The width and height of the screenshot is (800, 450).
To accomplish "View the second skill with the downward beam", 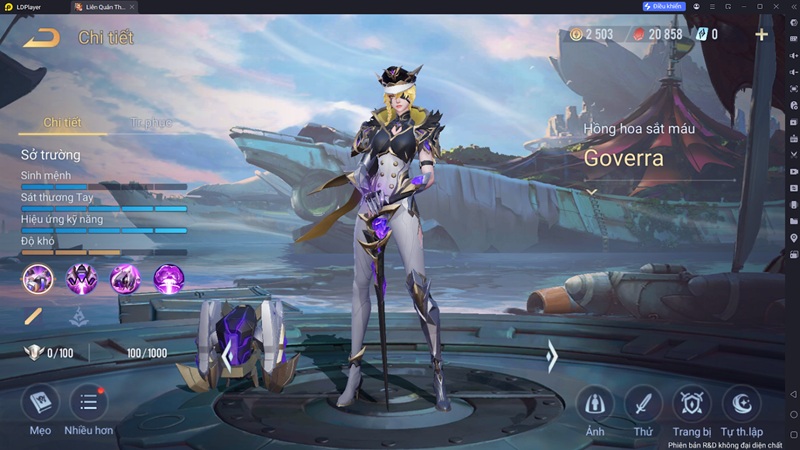I will [x=81, y=278].
